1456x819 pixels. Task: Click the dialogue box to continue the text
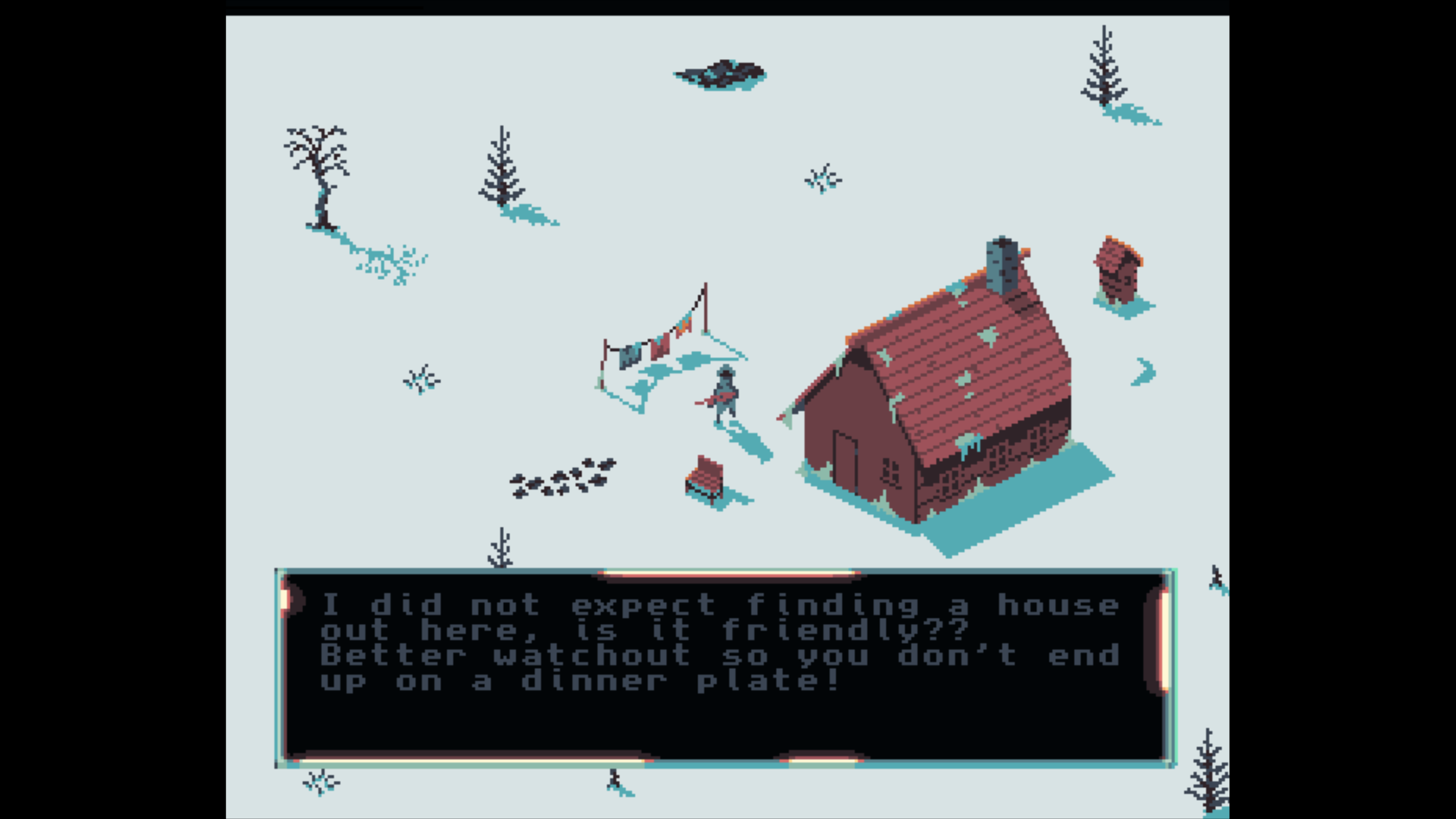click(725, 668)
